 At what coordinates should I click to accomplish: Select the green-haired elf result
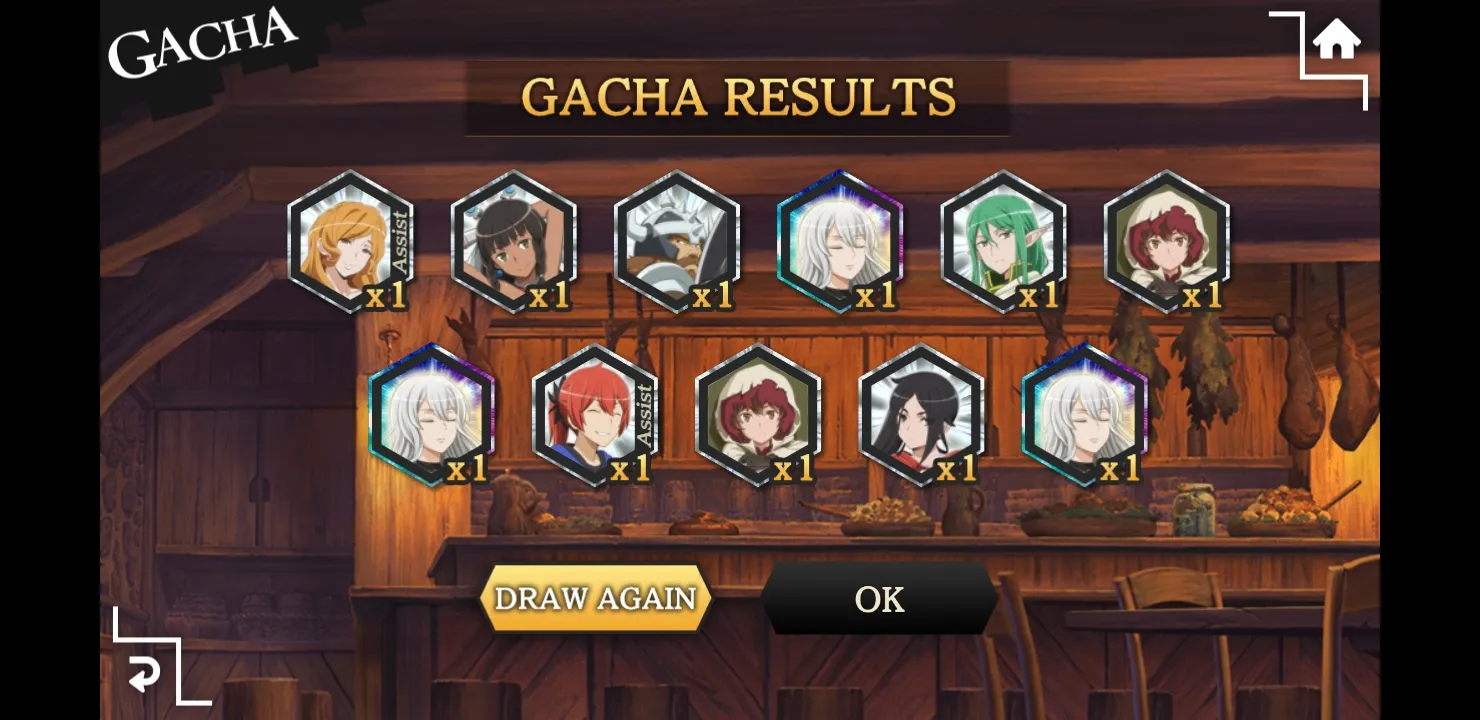[1003, 242]
